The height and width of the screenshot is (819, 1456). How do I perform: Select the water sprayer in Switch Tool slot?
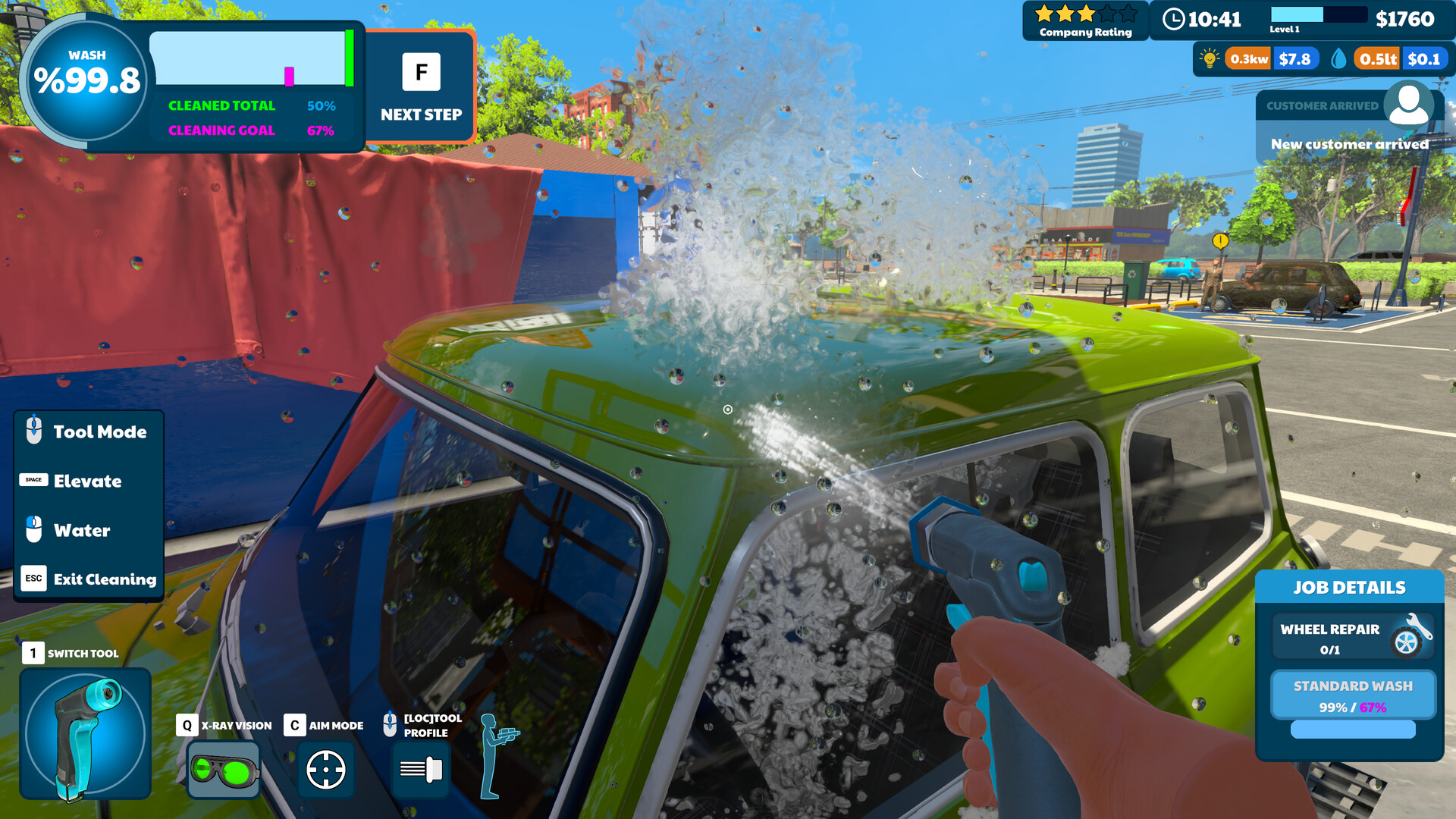tap(86, 733)
